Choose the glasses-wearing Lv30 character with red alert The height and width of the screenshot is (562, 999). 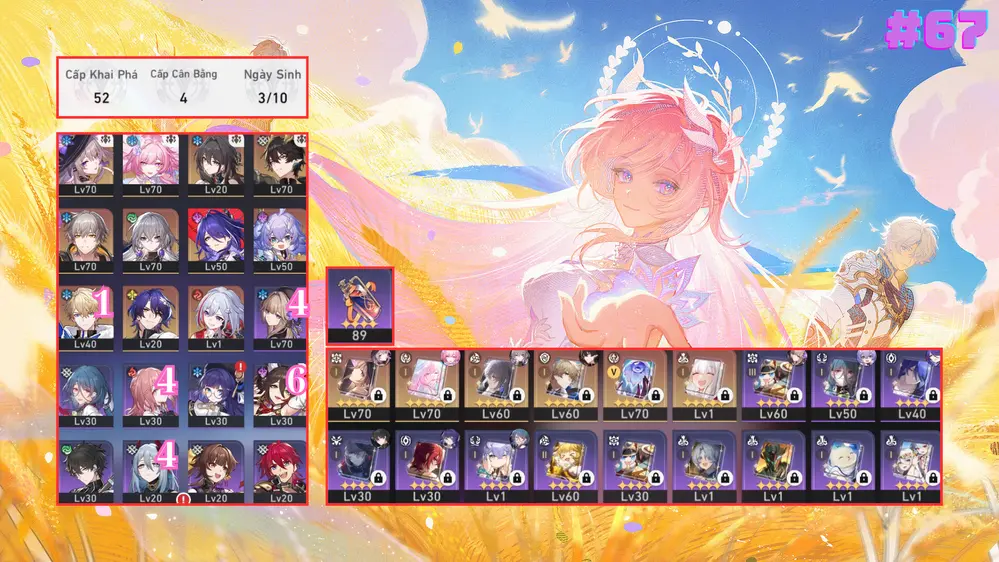(214, 389)
